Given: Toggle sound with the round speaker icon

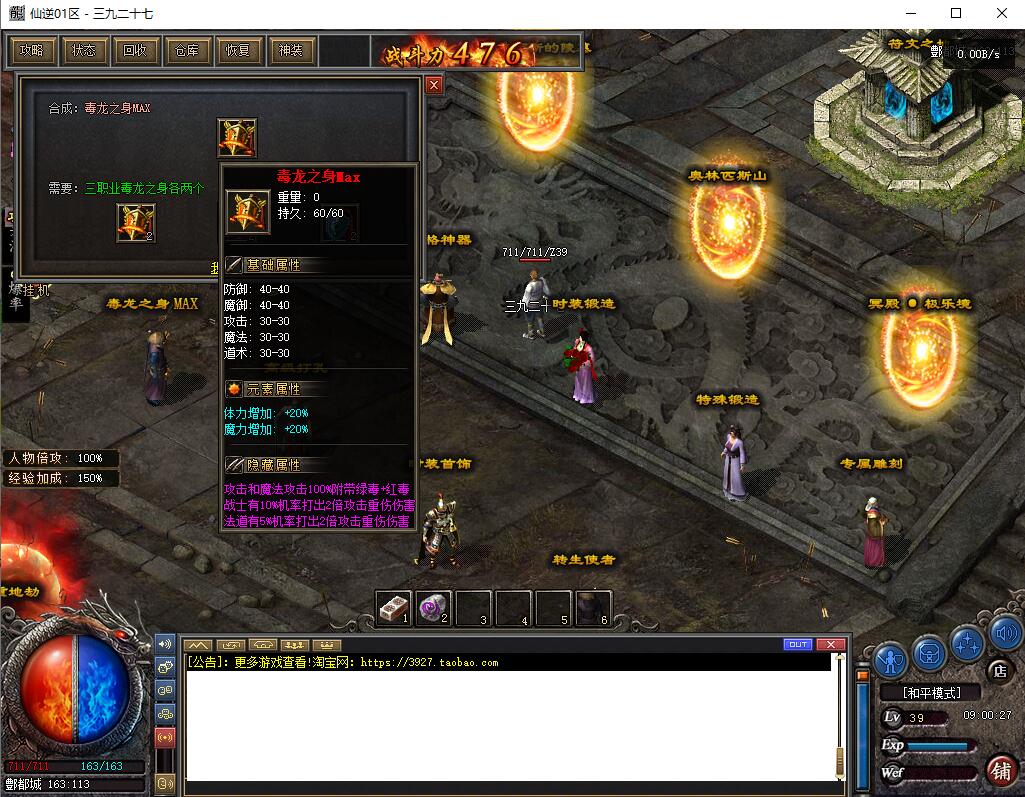Looking at the screenshot, I should 1004,633.
